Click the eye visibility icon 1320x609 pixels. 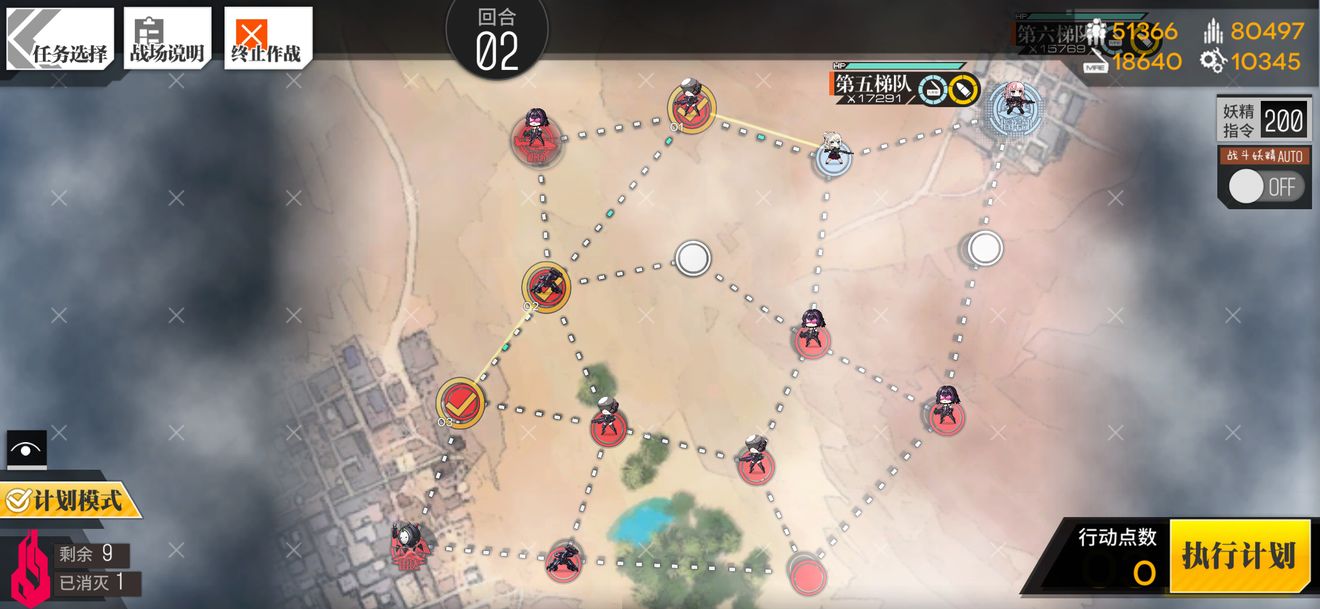(26, 450)
